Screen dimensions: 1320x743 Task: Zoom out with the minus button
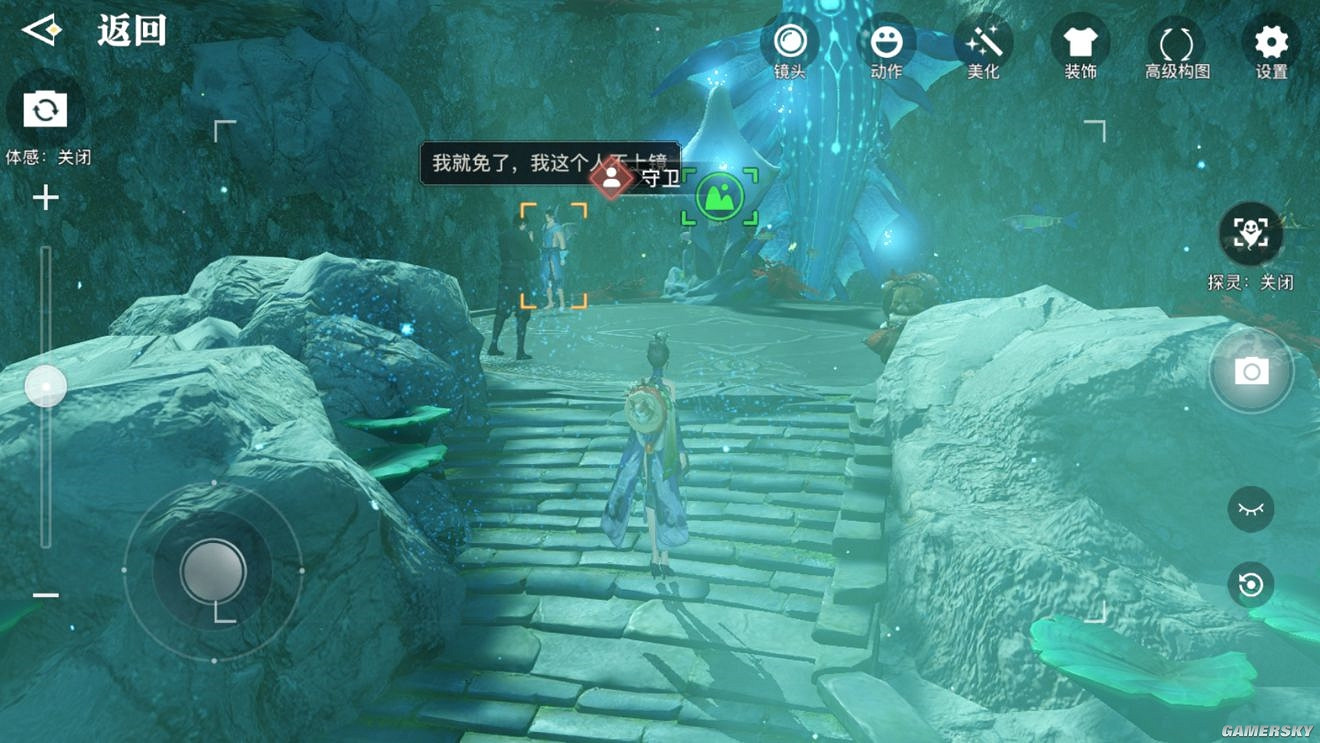coord(45,595)
